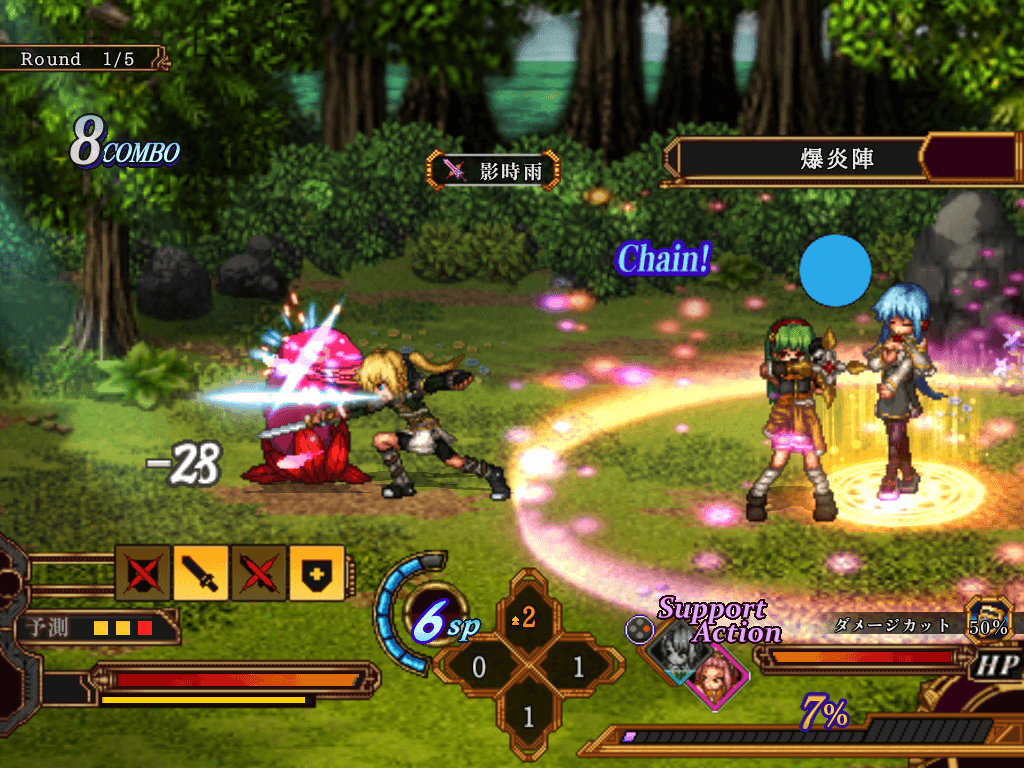Image resolution: width=1024 pixels, height=768 pixels.
Task: Click the crossed-out shield action icon
Action: coord(143,572)
